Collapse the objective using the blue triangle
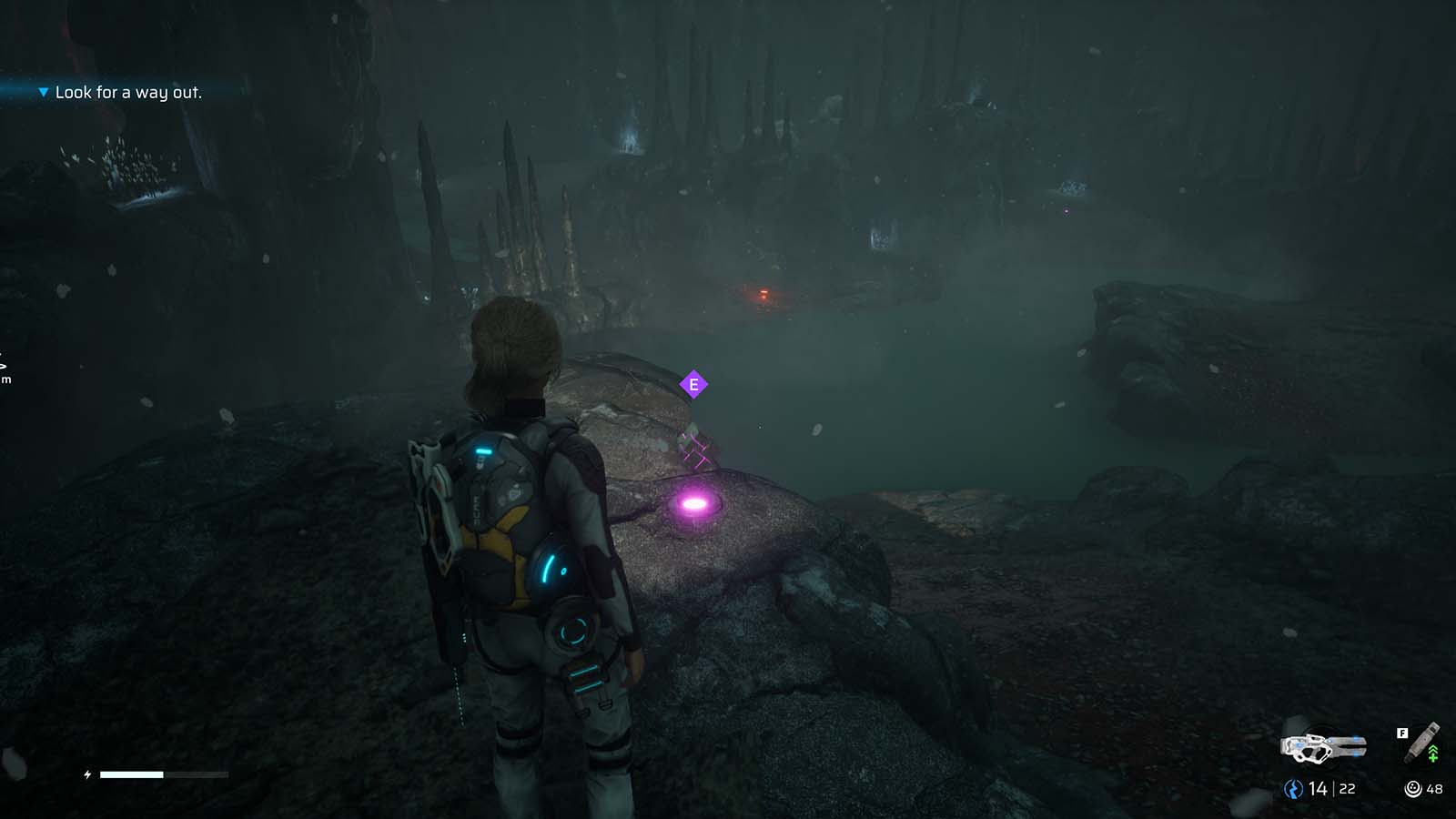The width and height of the screenshot is (1456, 819). (43, 92)
